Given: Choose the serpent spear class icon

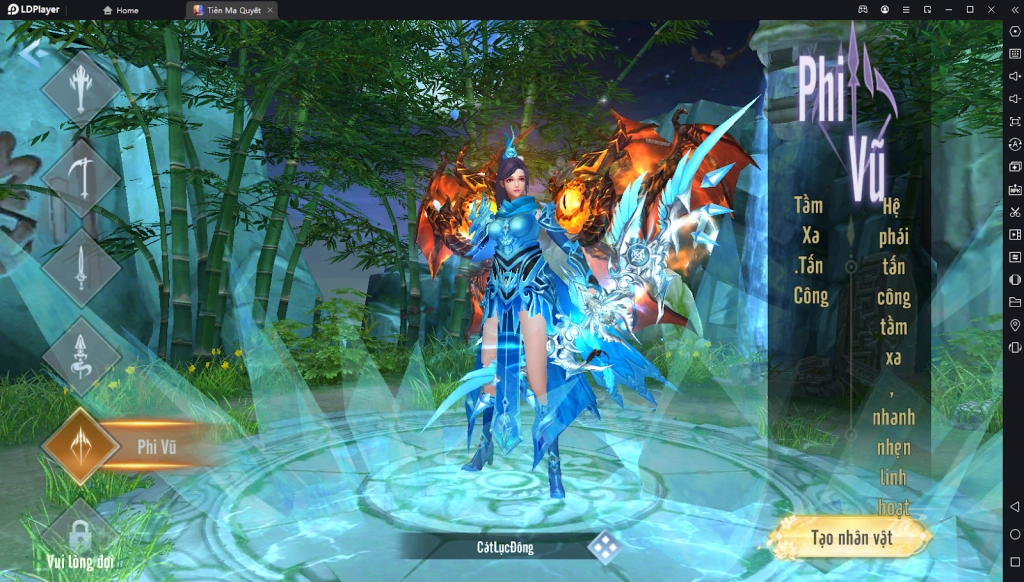Looking at the screenshot, I should click(x=81, y=356).
